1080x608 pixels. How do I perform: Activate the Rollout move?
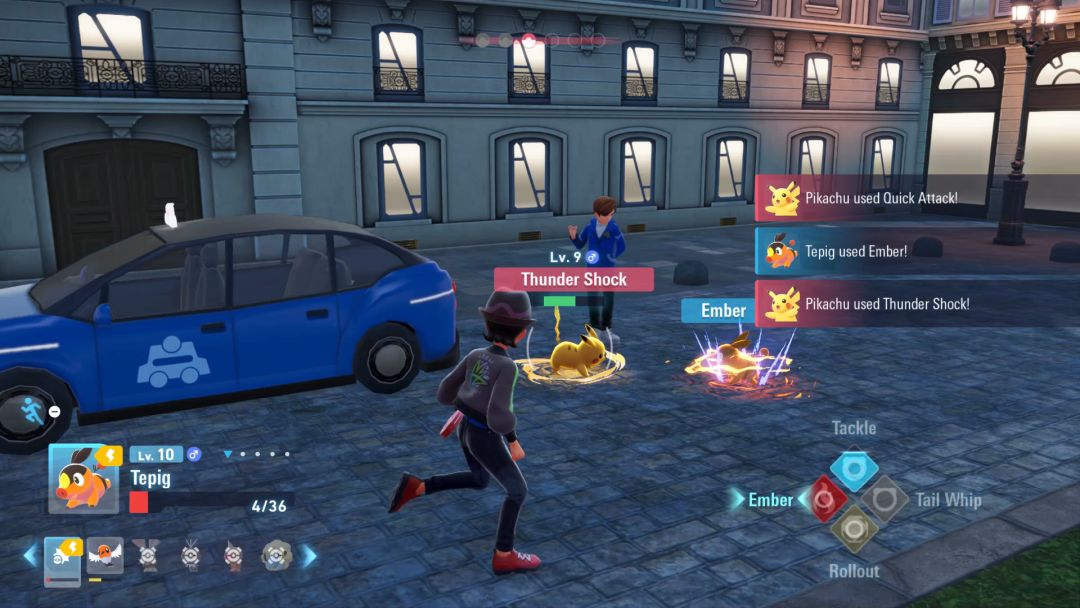(854, 529)
